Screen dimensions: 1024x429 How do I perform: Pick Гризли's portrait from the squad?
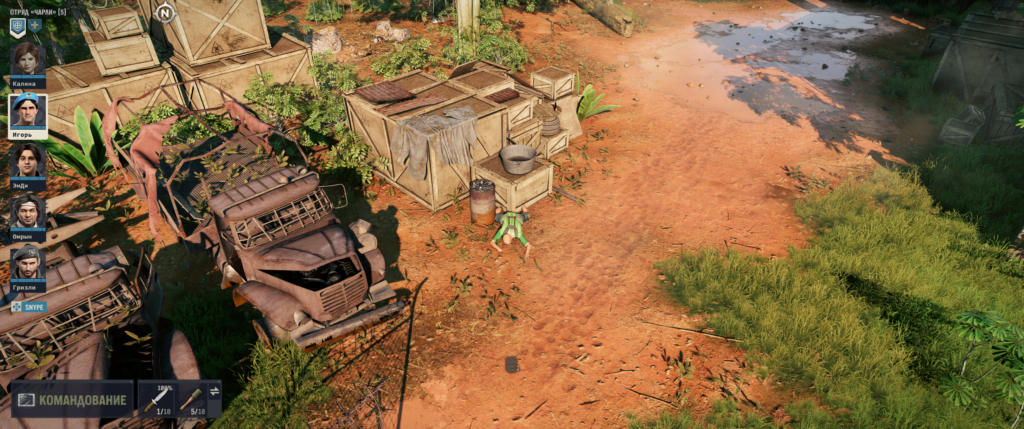pos(27,263)
